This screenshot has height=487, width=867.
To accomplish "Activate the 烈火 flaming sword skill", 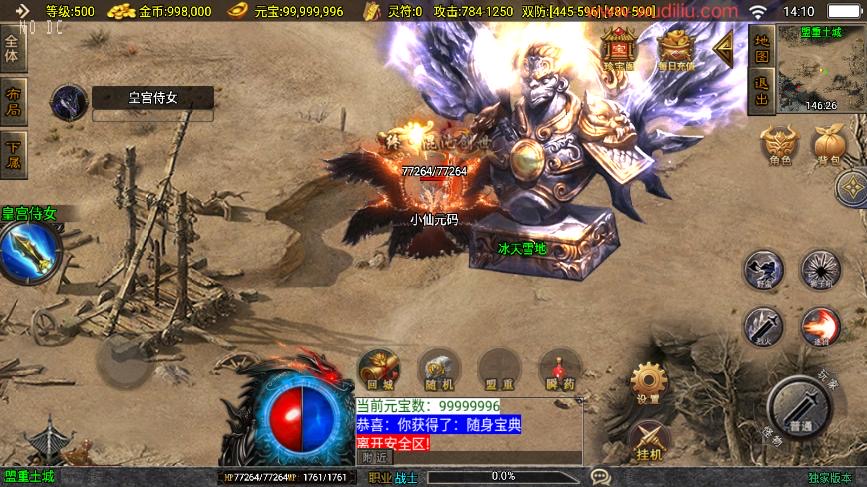I will tap(762, 326).
